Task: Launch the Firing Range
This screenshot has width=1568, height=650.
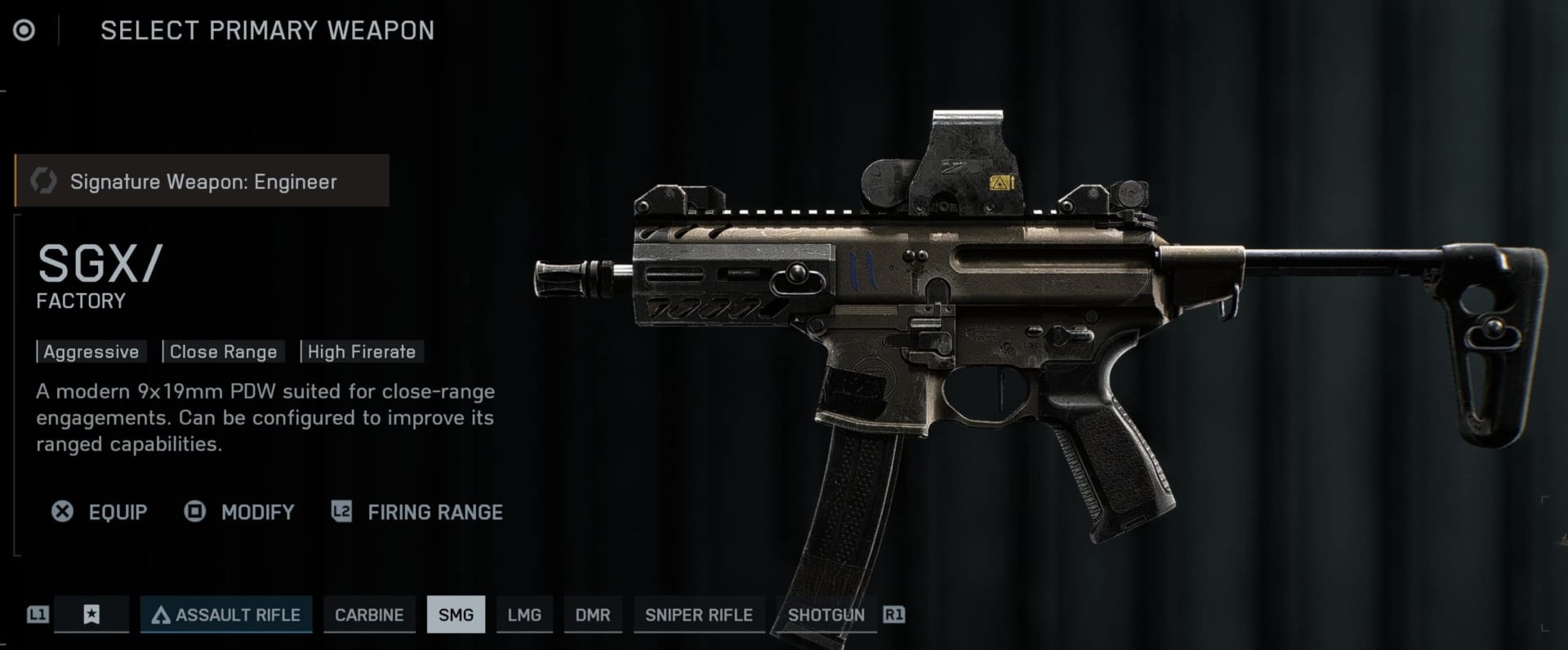Action: [435, 512]
